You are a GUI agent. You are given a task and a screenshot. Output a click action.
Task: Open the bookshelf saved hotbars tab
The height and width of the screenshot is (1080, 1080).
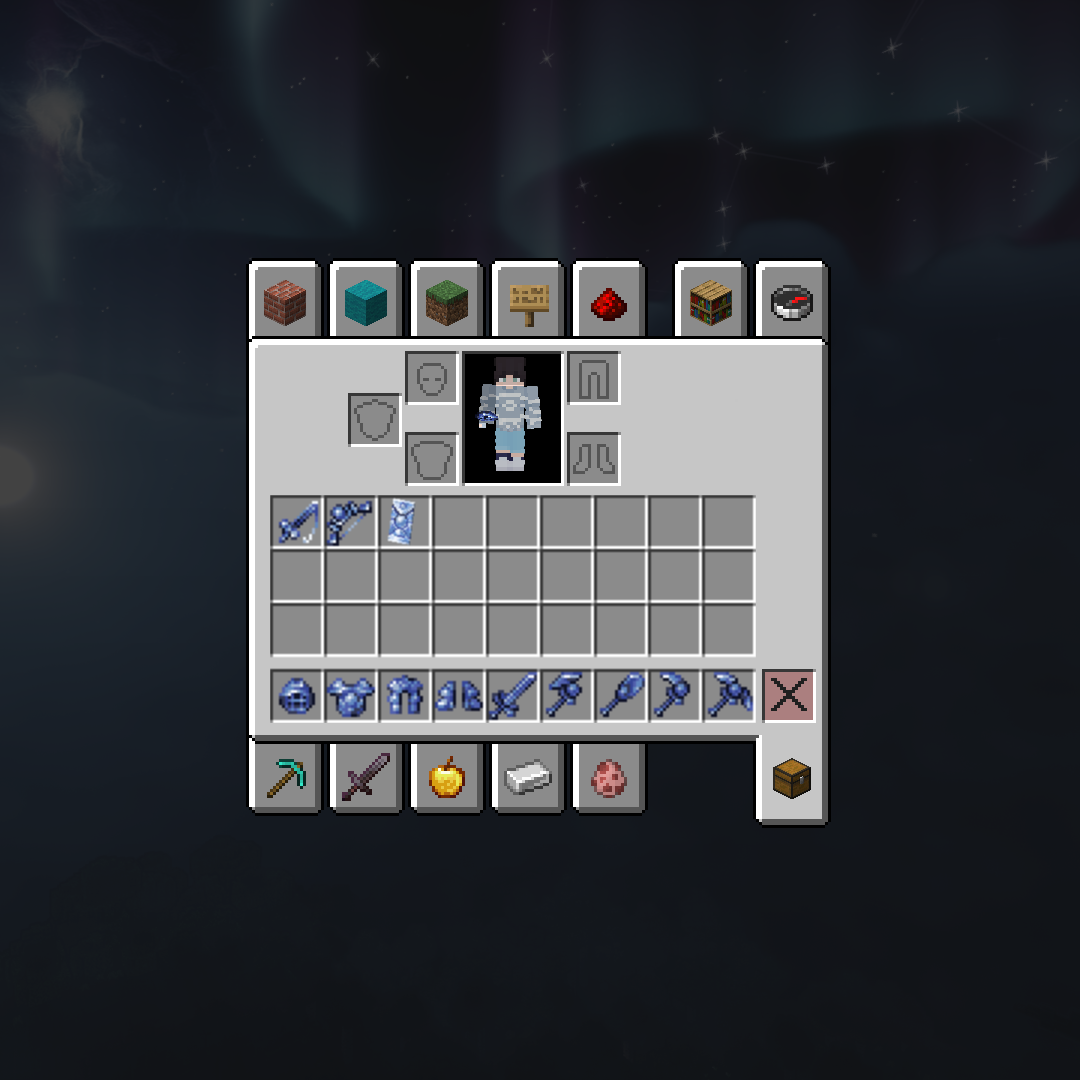(x=711, y=302)
